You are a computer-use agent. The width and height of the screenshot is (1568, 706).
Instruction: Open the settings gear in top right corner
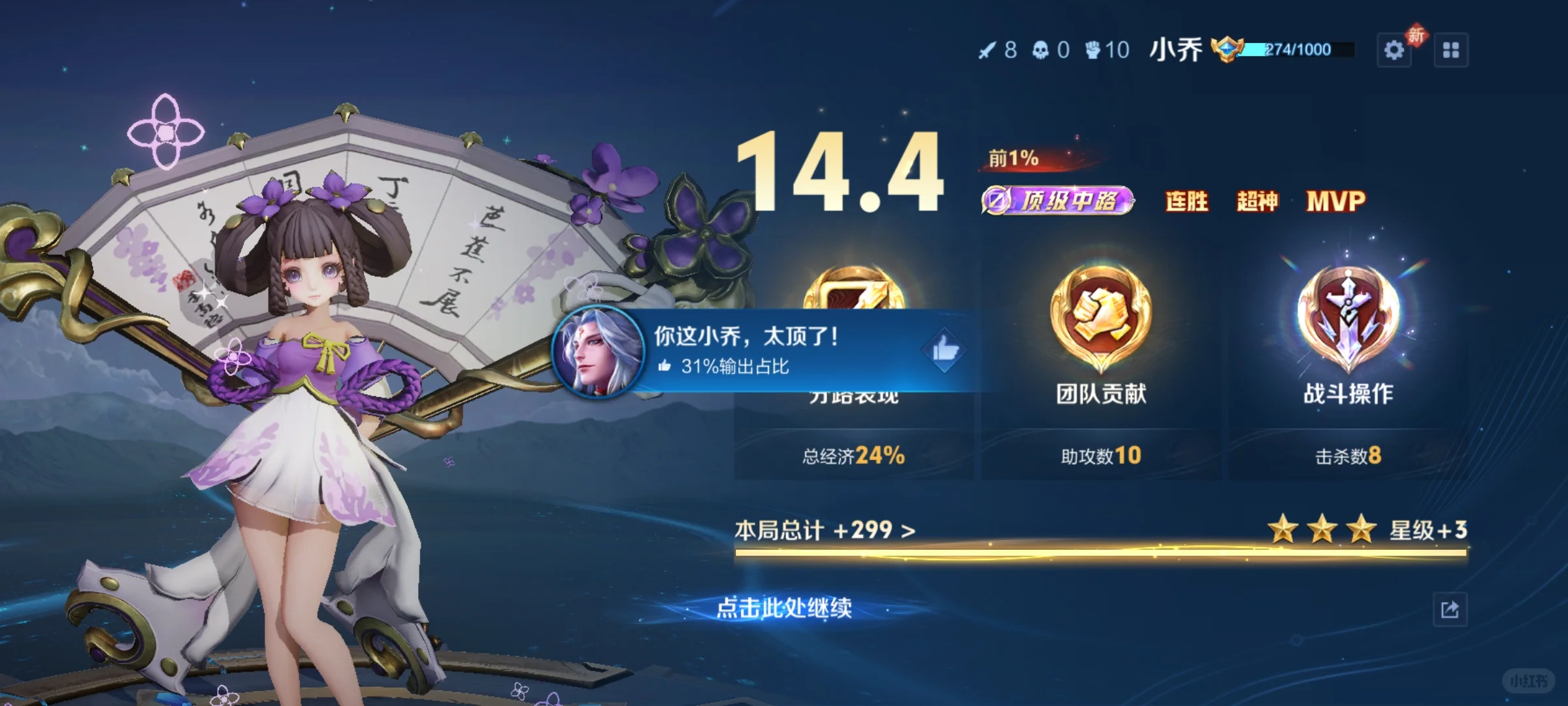pyautogui.click(x=1396, y=49)
